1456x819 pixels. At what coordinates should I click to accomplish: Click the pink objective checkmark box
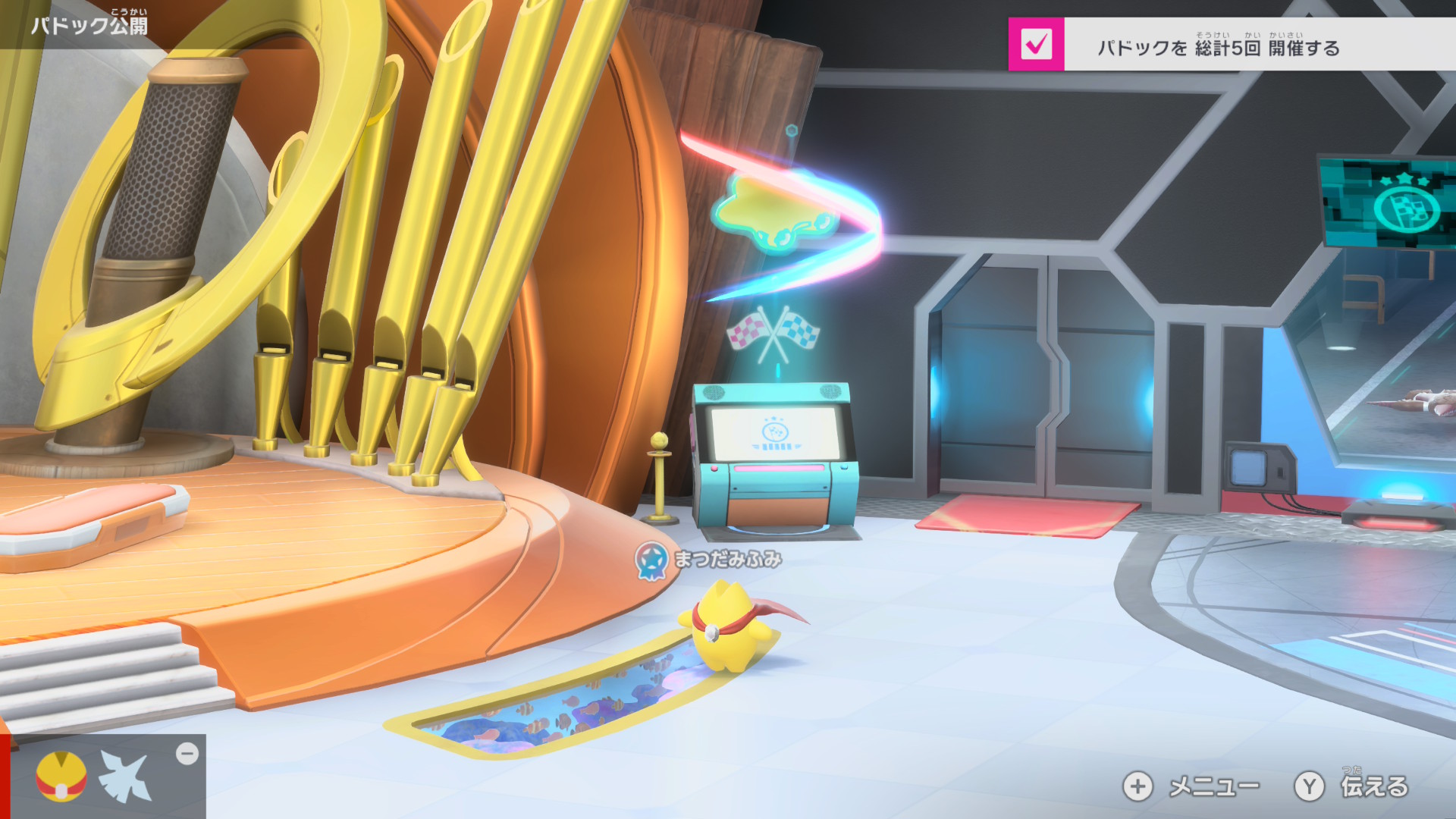coord(1036,45)
